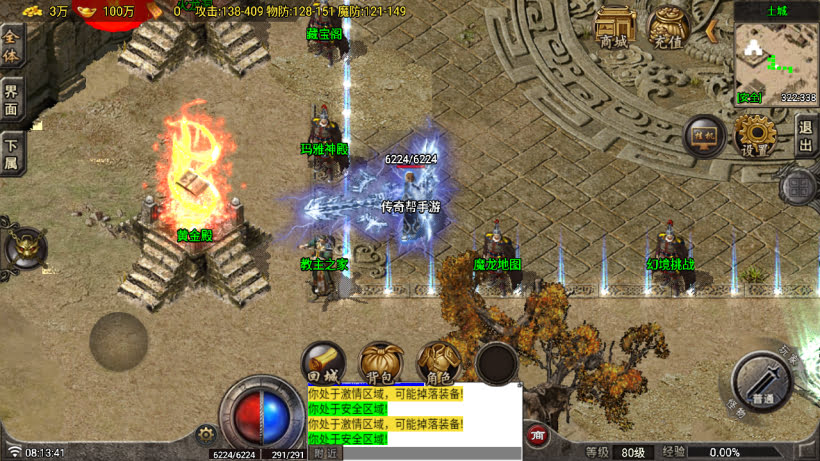Open the 充值 recharge menu
This screenshot has height=461, width=820.
click(x=667, y=28)
